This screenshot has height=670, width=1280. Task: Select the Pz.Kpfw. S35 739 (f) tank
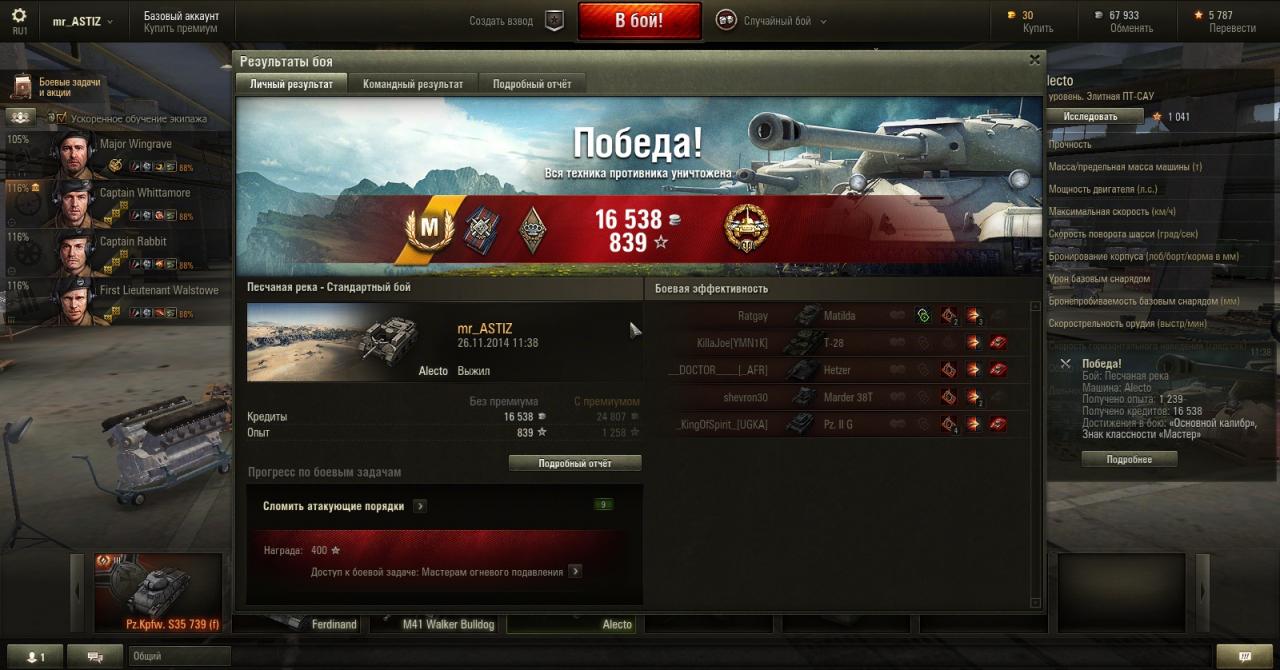(x=158, y=593)
